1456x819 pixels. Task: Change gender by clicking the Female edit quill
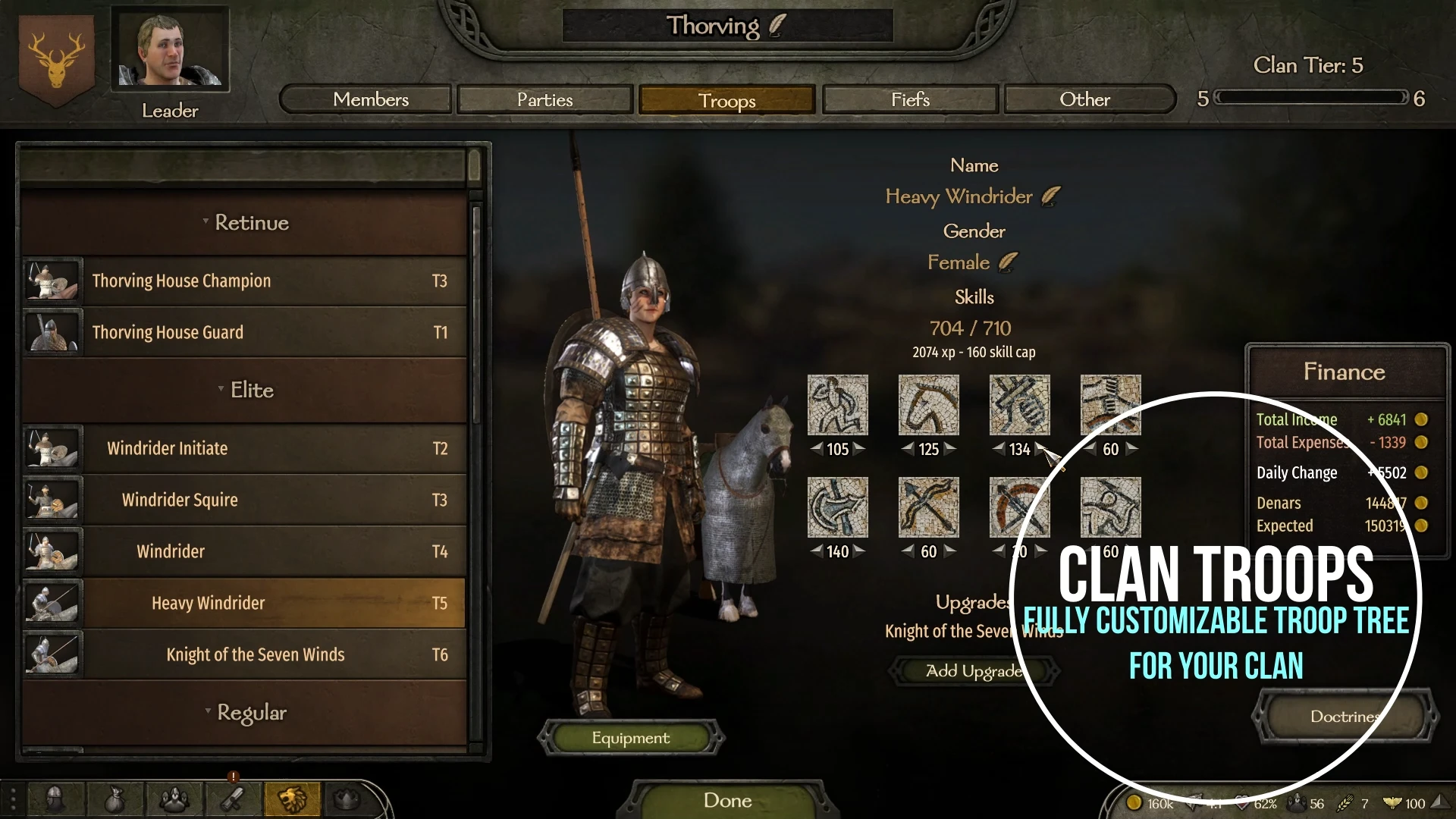point(1006,261)
